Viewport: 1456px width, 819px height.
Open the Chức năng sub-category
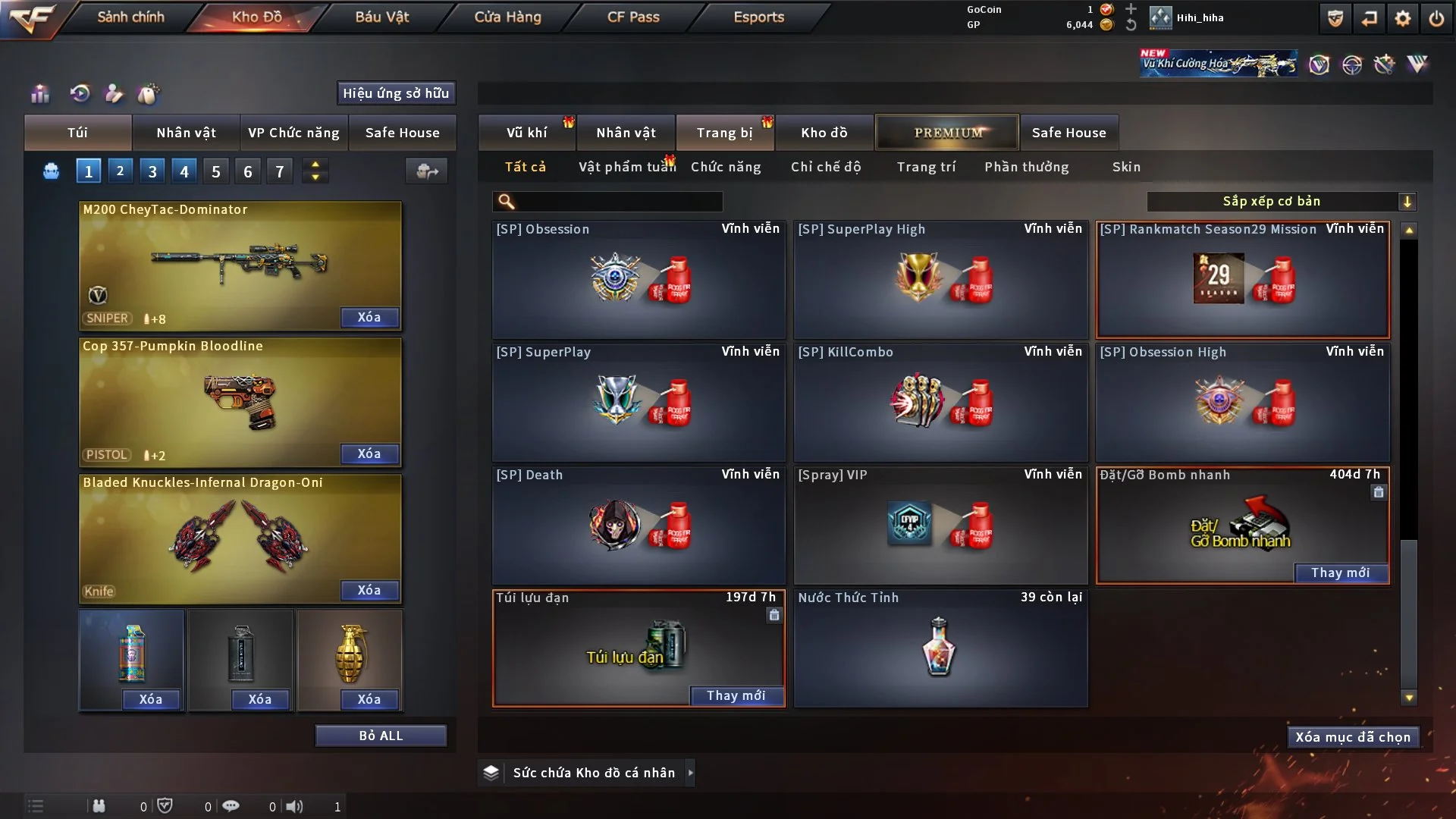[x=726, y=167]
